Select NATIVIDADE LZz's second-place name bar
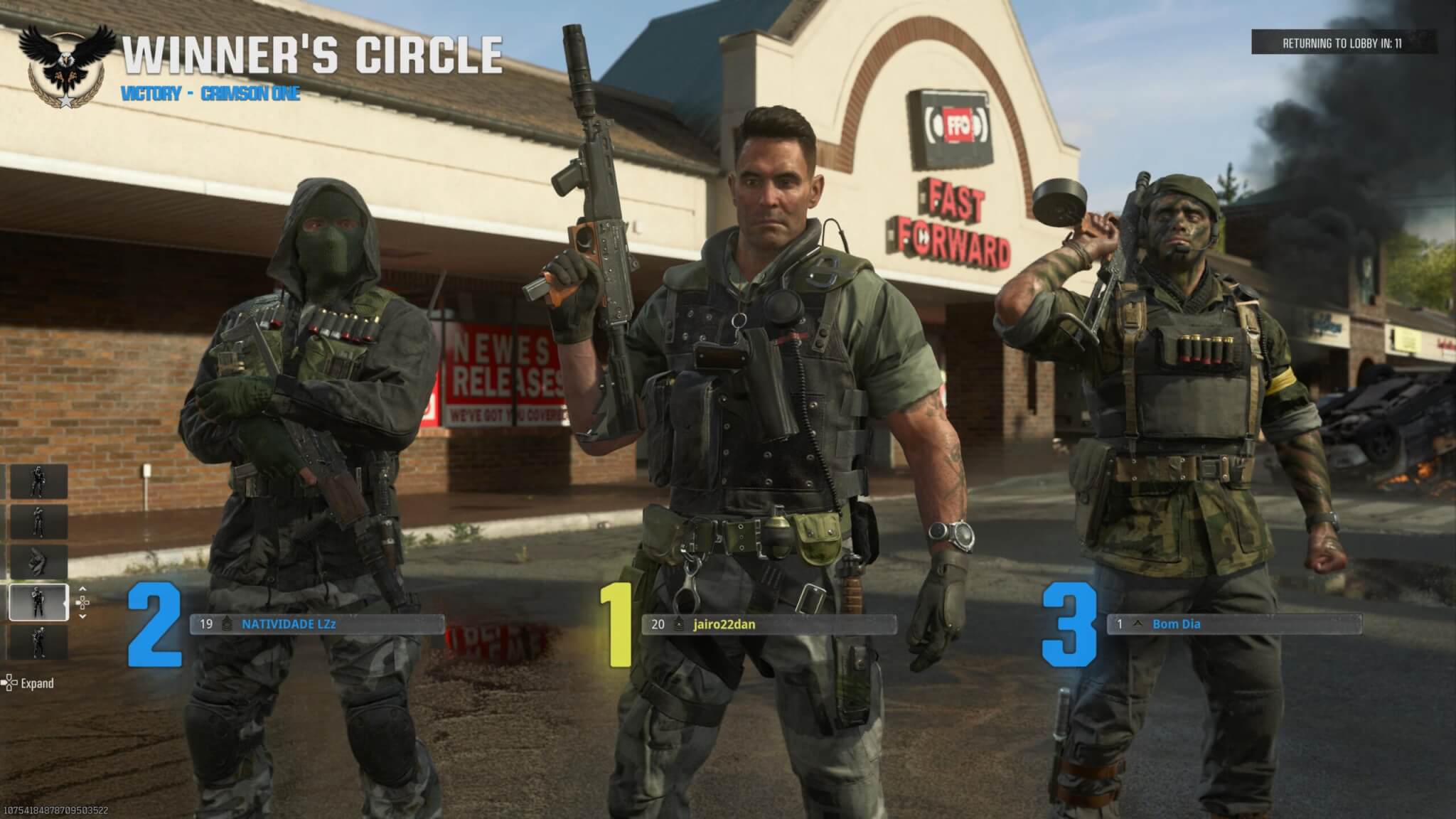 coord(317,624)
